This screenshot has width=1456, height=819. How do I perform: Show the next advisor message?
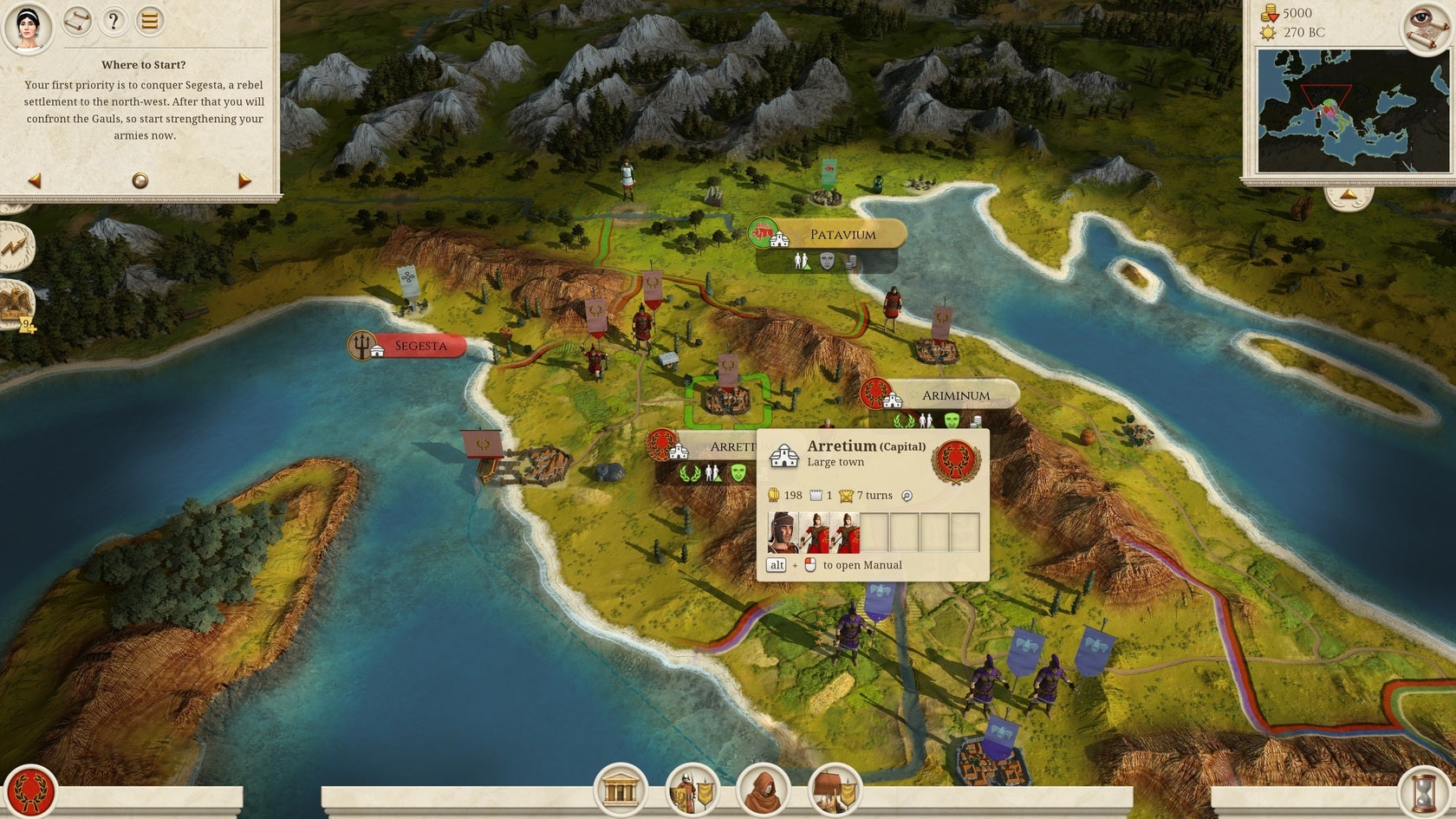point(244,180)
